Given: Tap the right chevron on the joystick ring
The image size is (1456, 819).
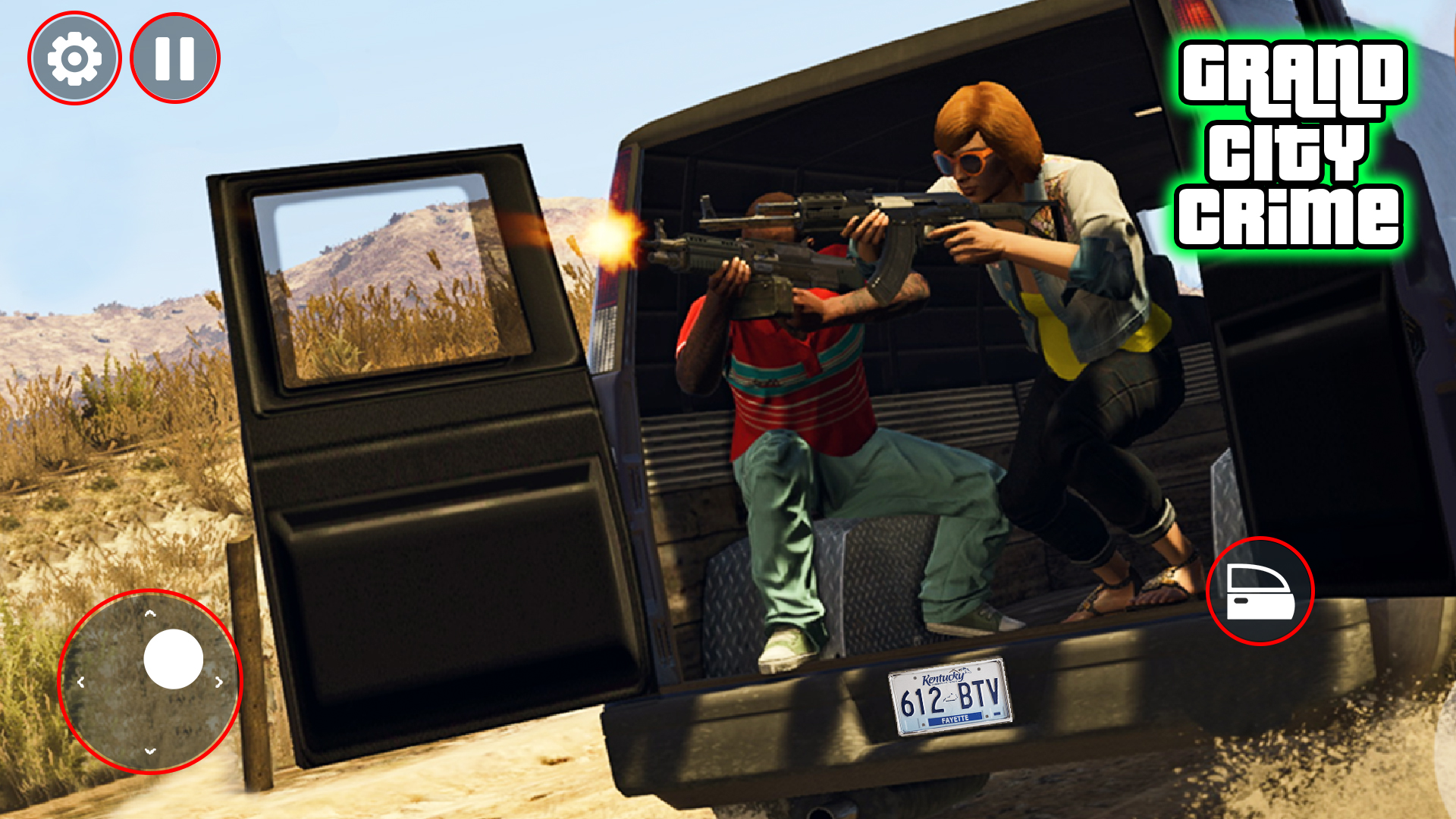Looking at the screenshot, I should tap(220, 681).
